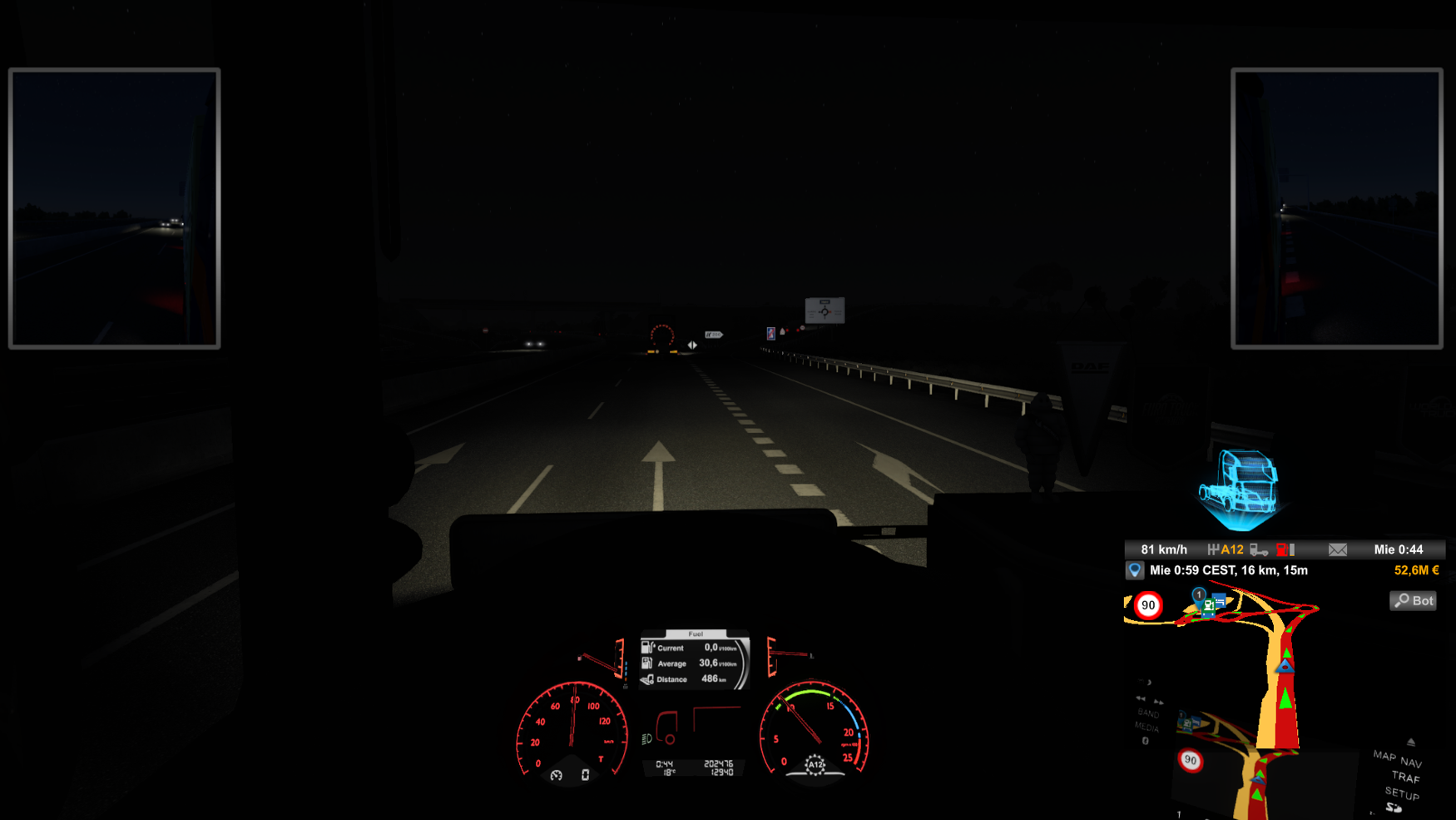Click the eject triangle above MAP NAV
The image size is (1456, 820).
pos(1411,743)
